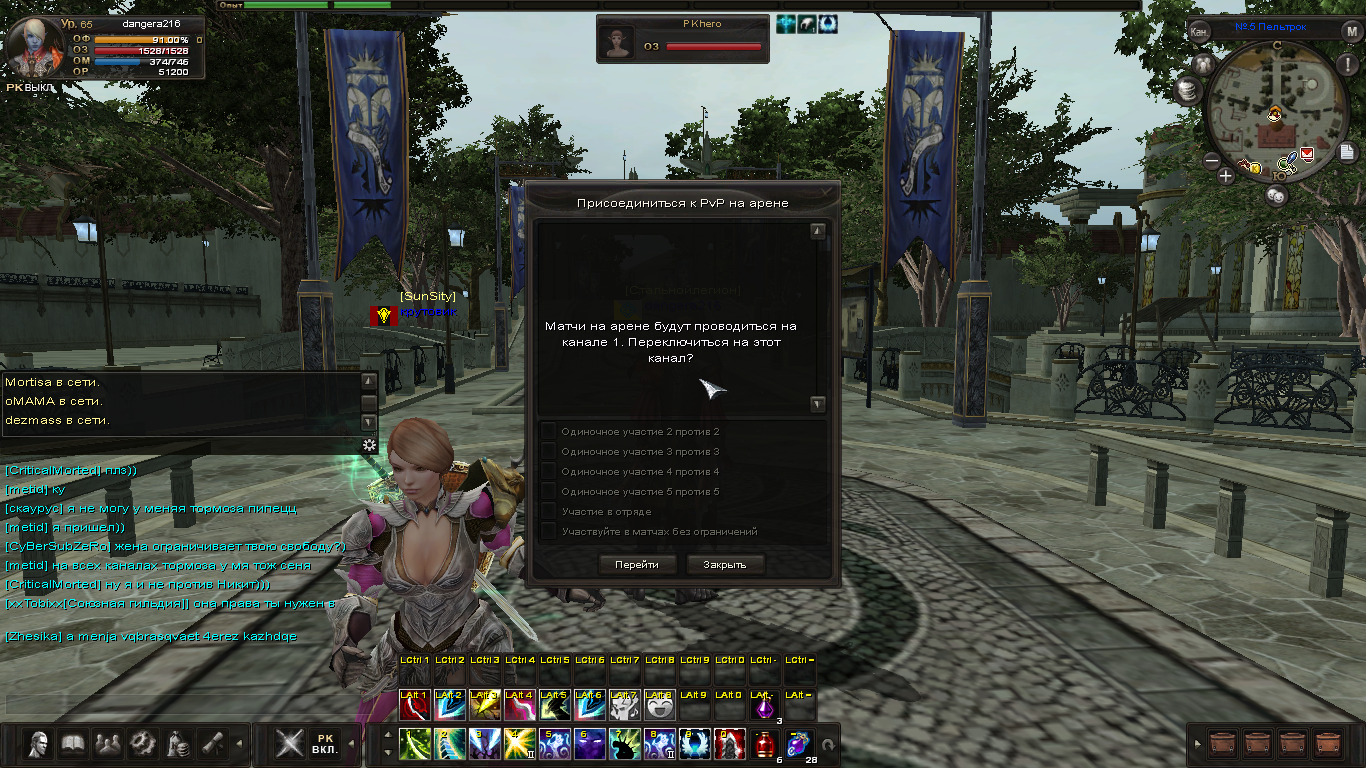Screen dimensions: 1366x768
Task: Check the Участие в отряде option
Action: (548, 511)
